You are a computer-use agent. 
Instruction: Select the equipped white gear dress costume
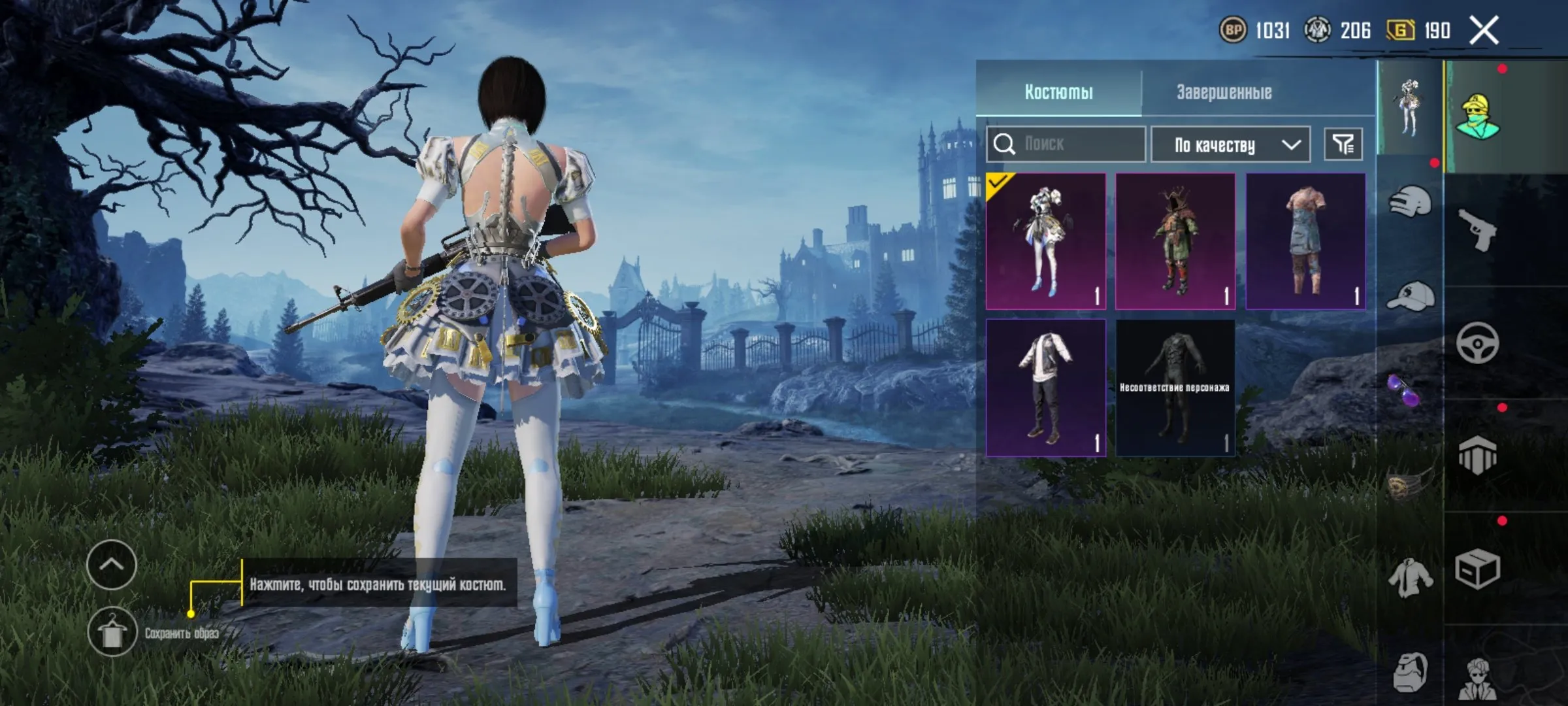click(x=1045, y=241)
